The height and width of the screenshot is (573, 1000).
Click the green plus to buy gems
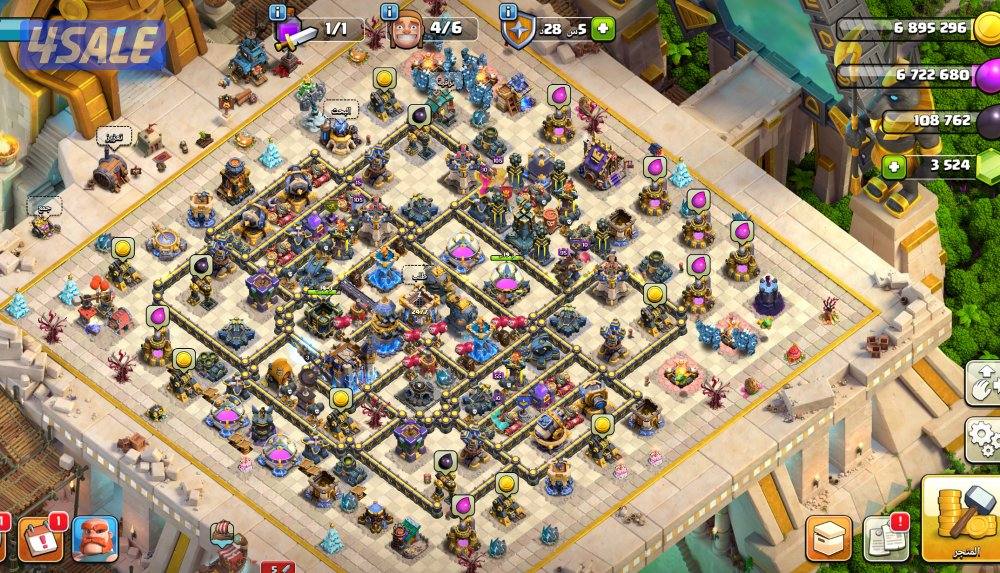(895, 167)
